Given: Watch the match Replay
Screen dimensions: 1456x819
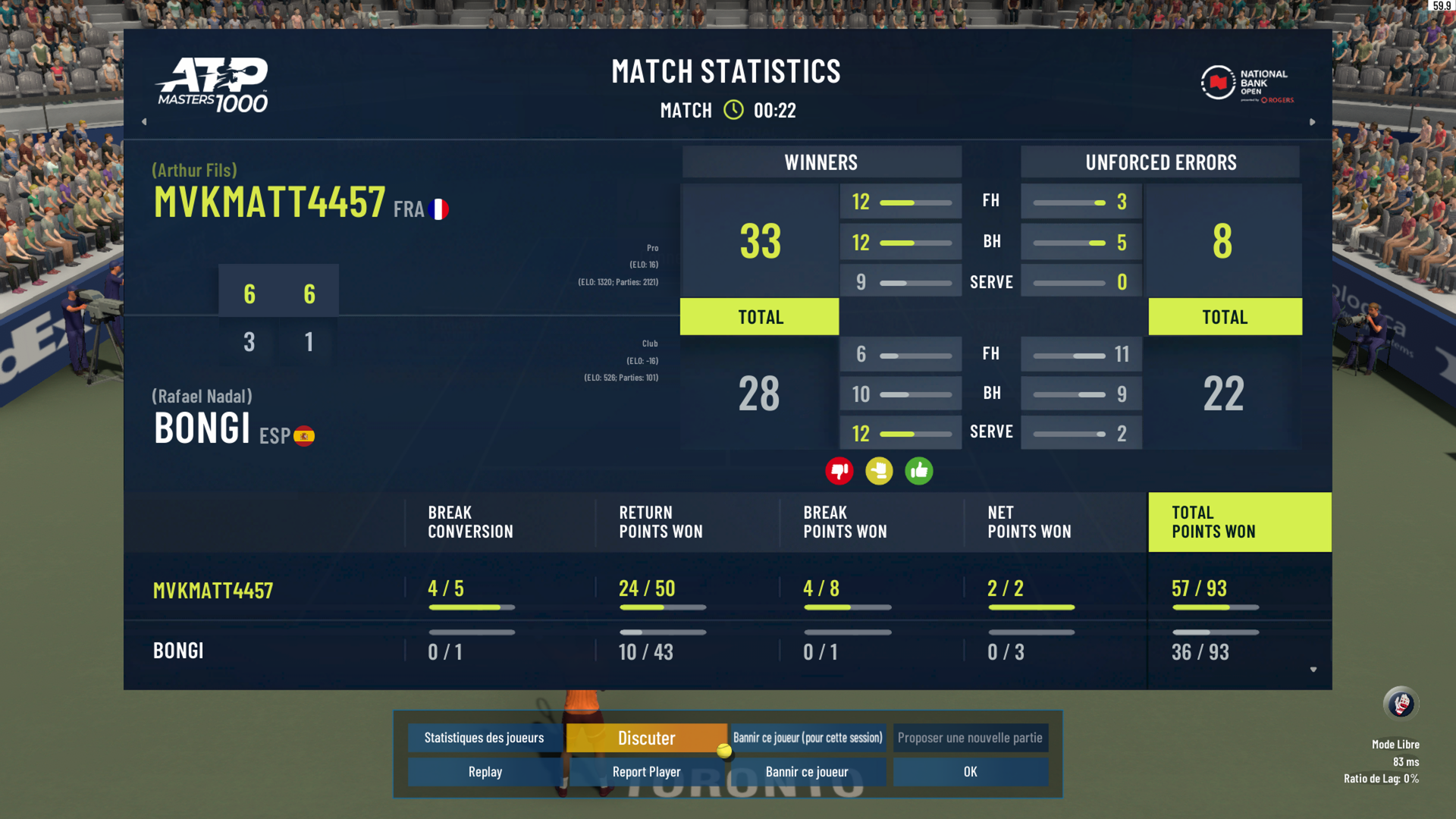Looking at the screenshot, I should [x=485, y=772].
